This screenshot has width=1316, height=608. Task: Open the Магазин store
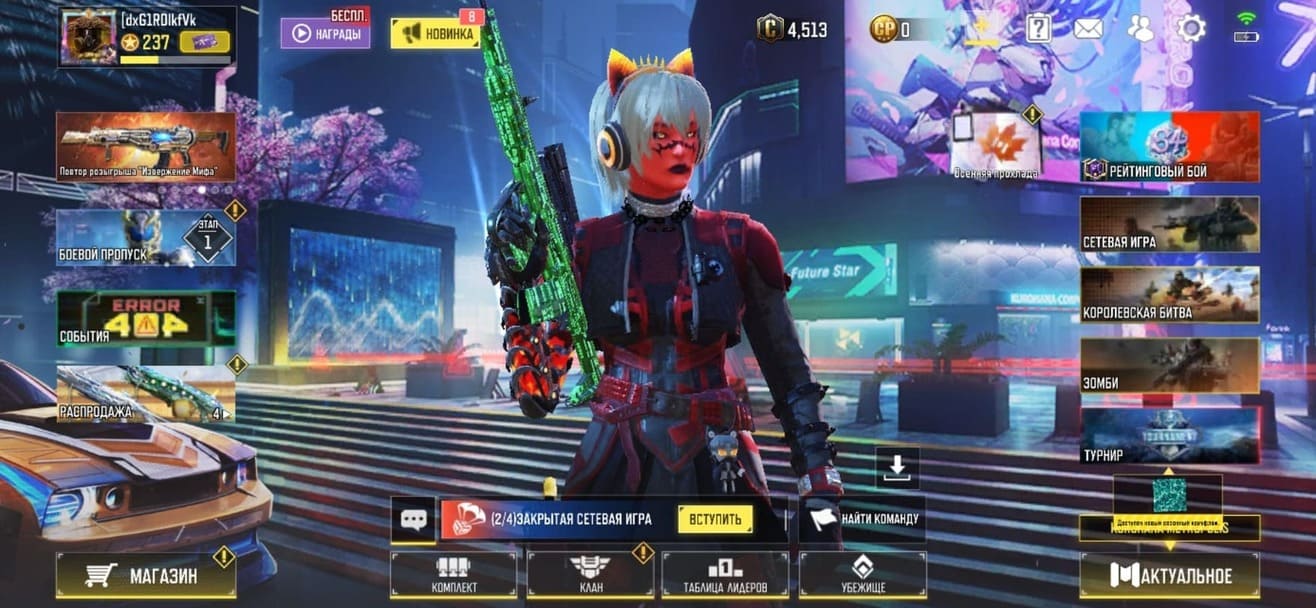[x=146, y=575]
